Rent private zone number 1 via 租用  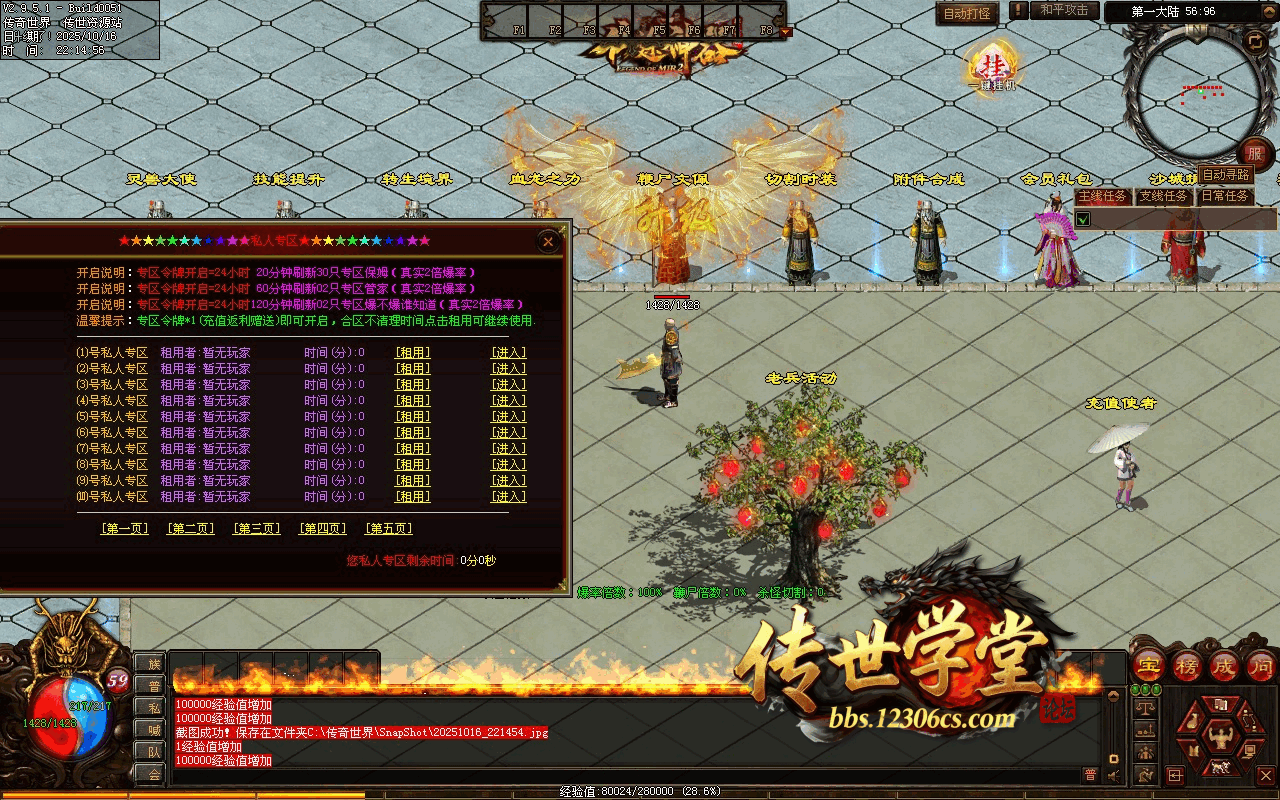click(x=412, y=353)
